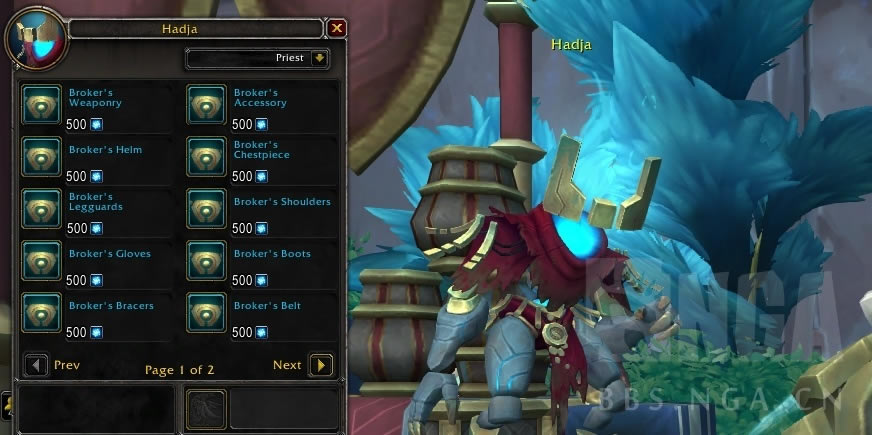The width and height of the screenshot is (872, 435).
Task: Choose the Broker's Belt item
Action: click(207, 313)
